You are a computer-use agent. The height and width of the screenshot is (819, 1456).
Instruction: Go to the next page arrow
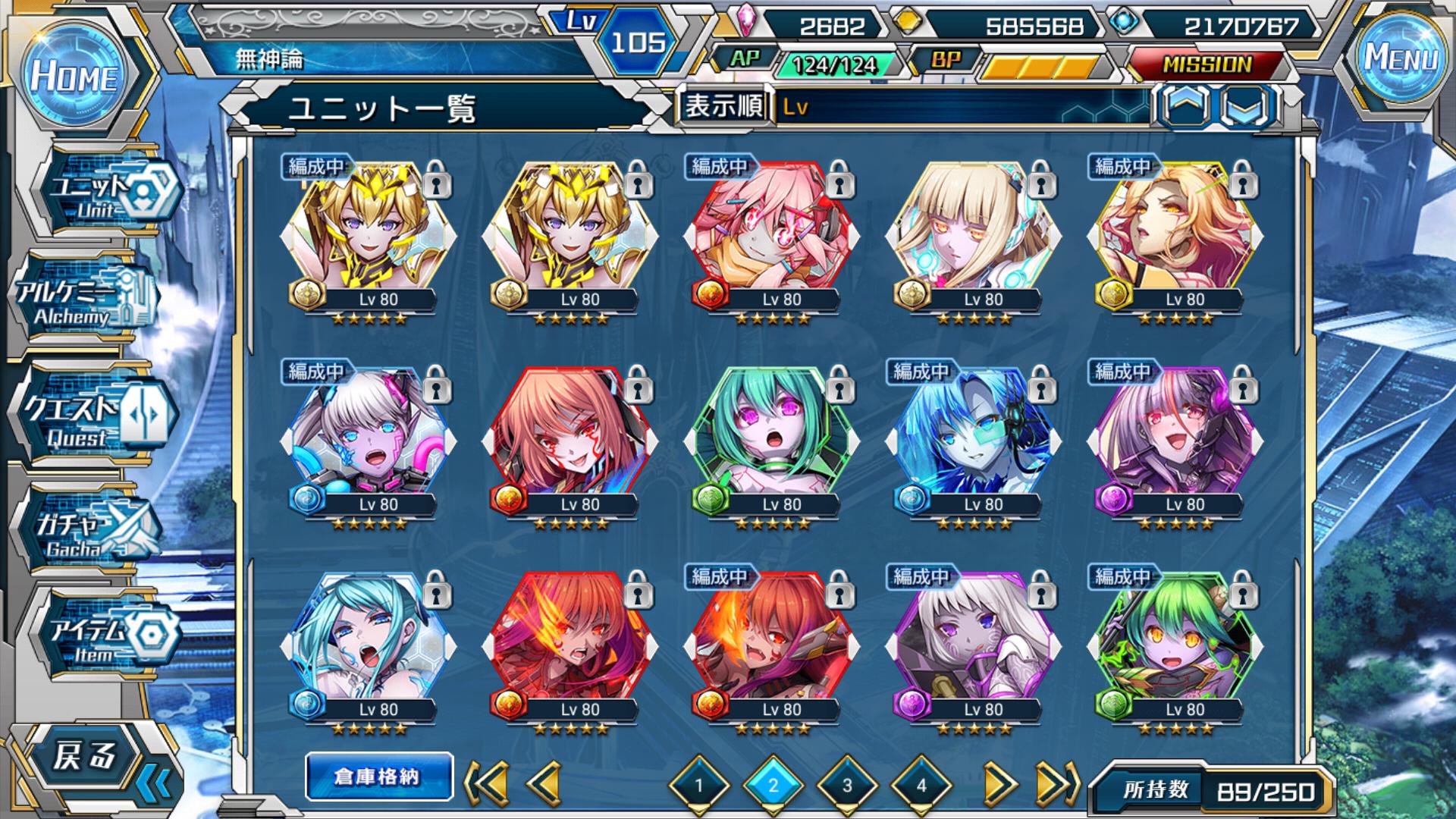[999, 783]
